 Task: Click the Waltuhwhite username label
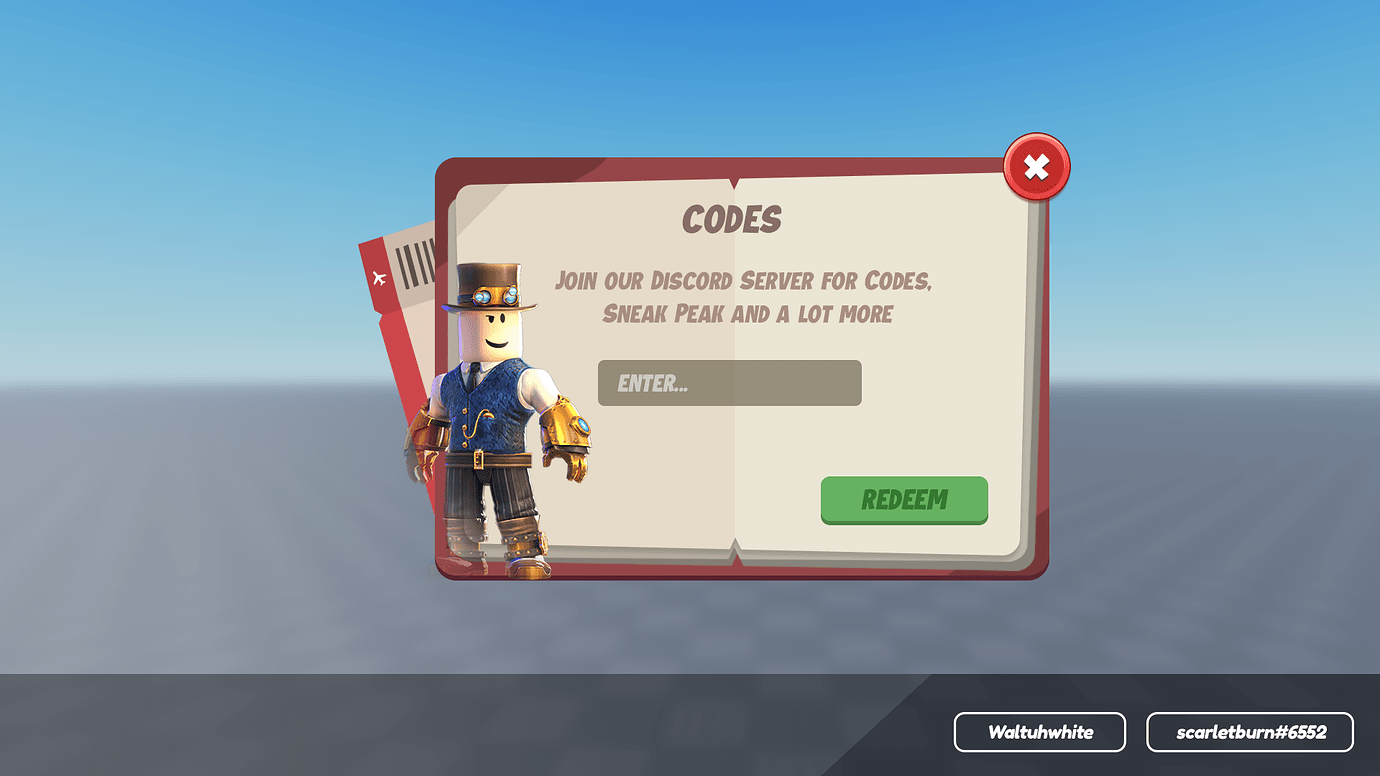click(x=1040, y=732)
